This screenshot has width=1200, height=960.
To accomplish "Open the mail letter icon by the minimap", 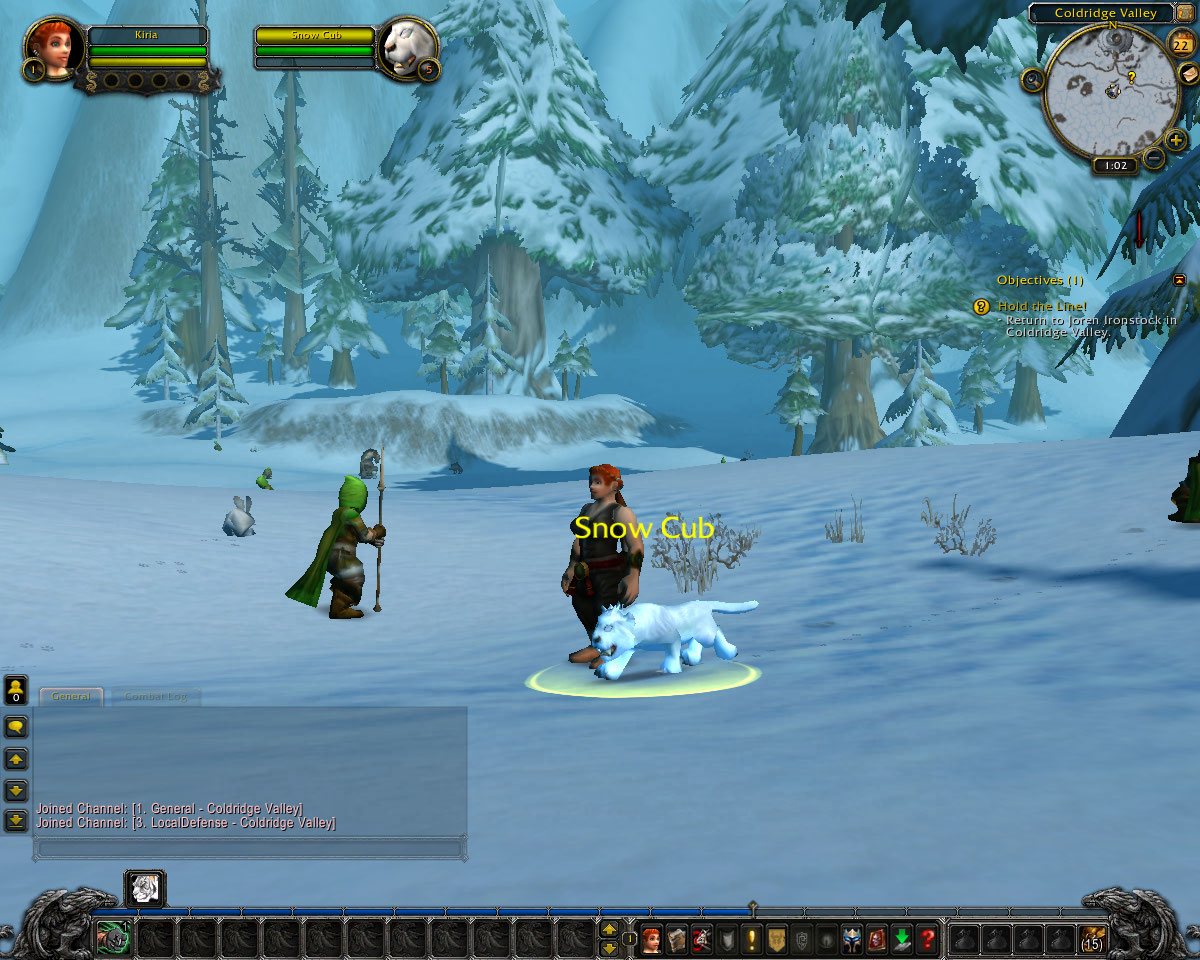I will click(1188, 73).
